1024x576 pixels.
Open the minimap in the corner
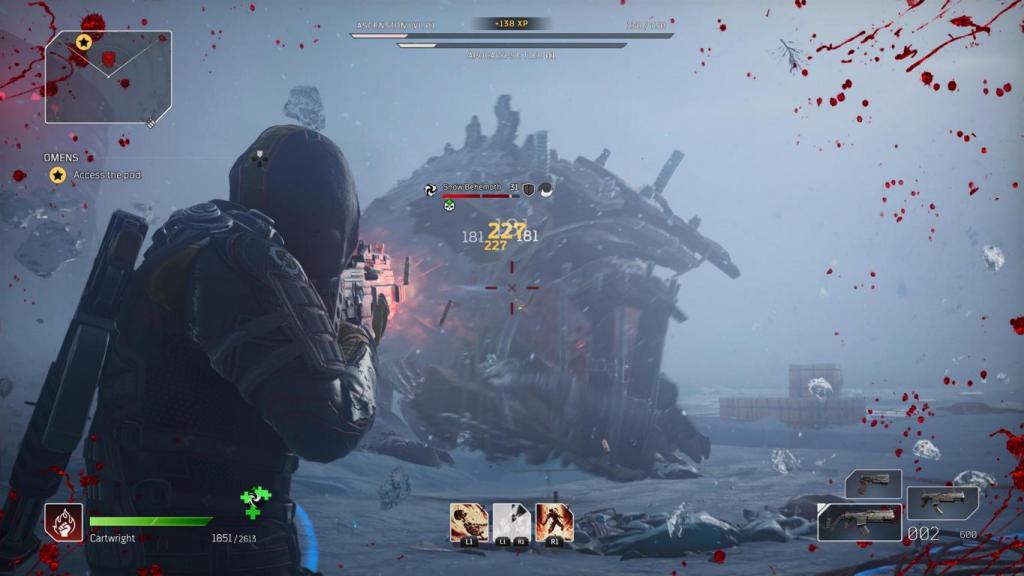click(x=108, y=76)
